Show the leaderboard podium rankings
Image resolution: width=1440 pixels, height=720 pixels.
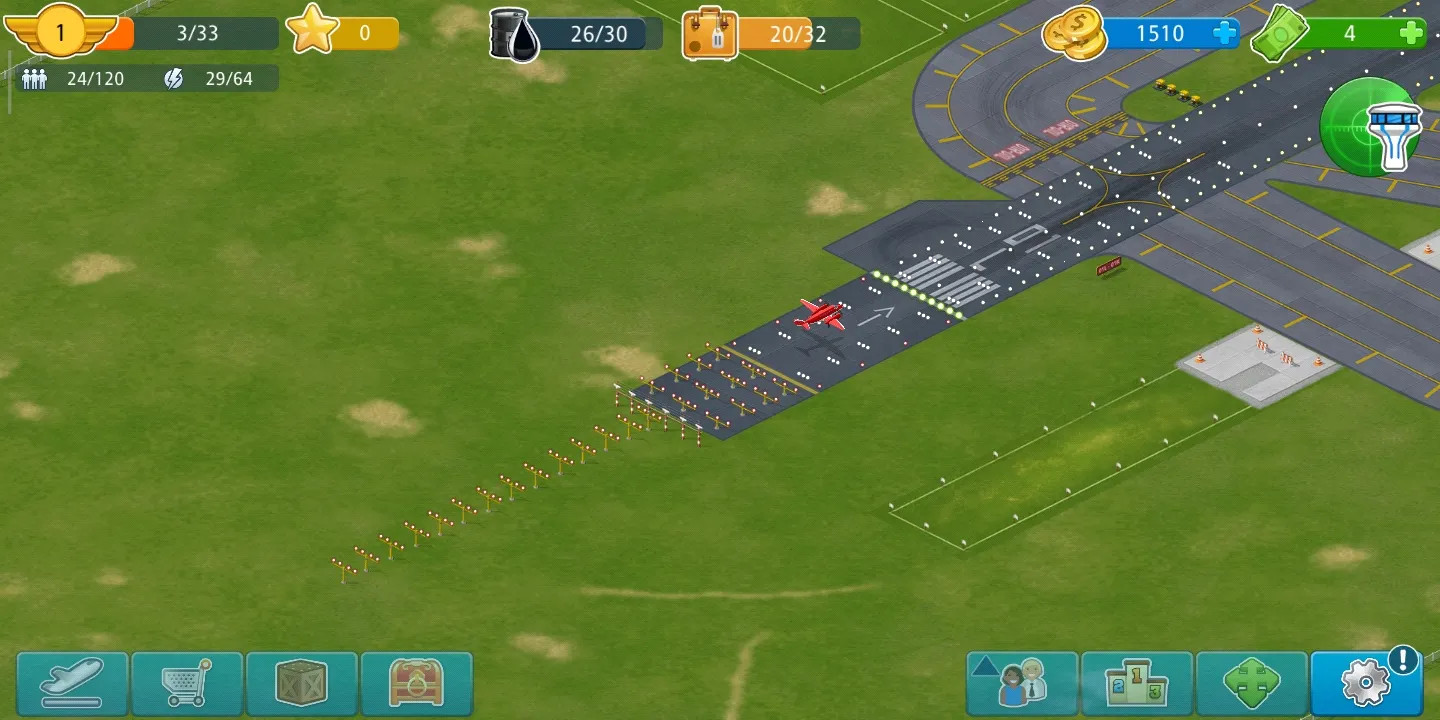click(x=1137, y=682)
